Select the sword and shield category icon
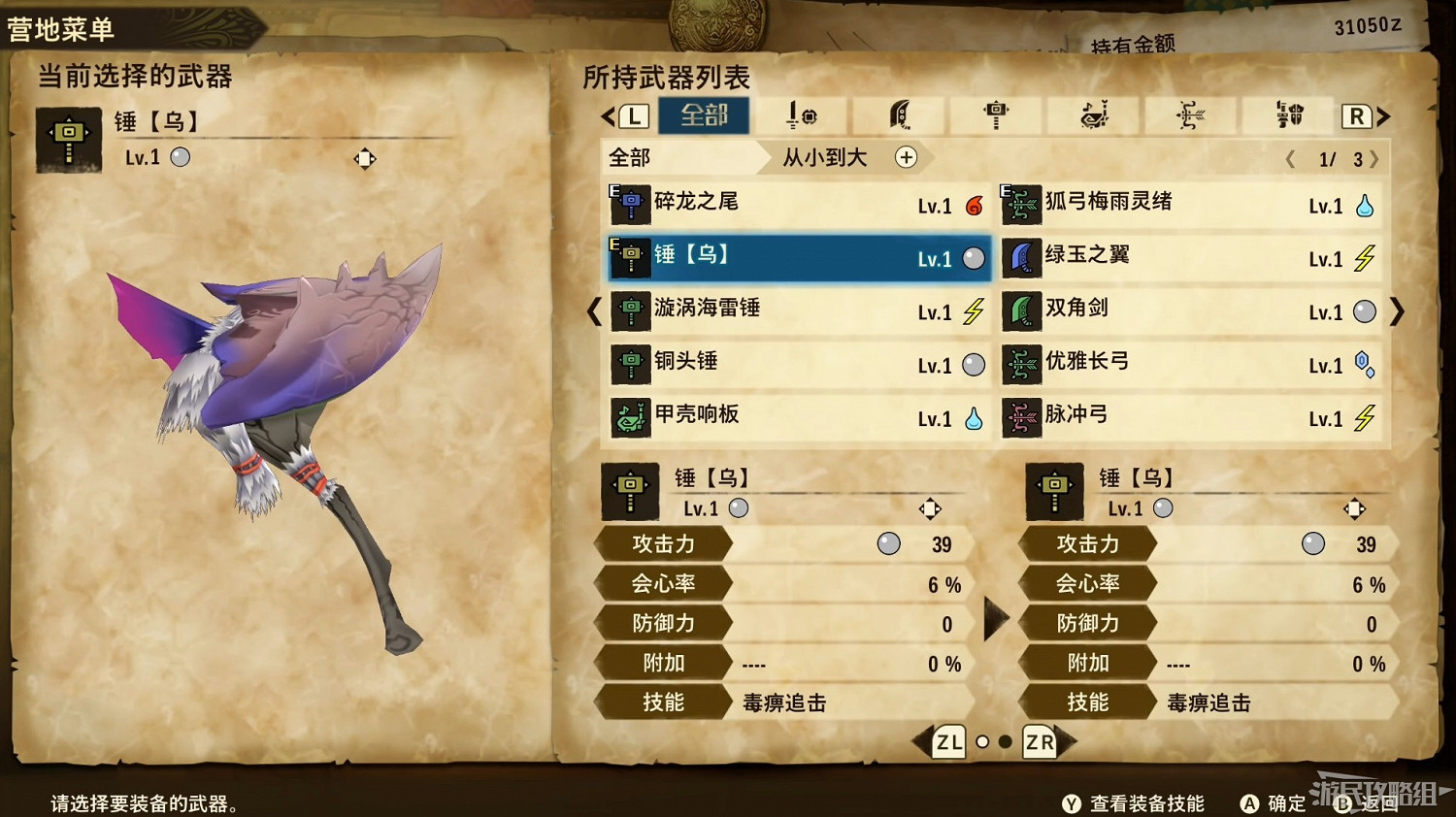1456x817 pixels. [801, 115]
